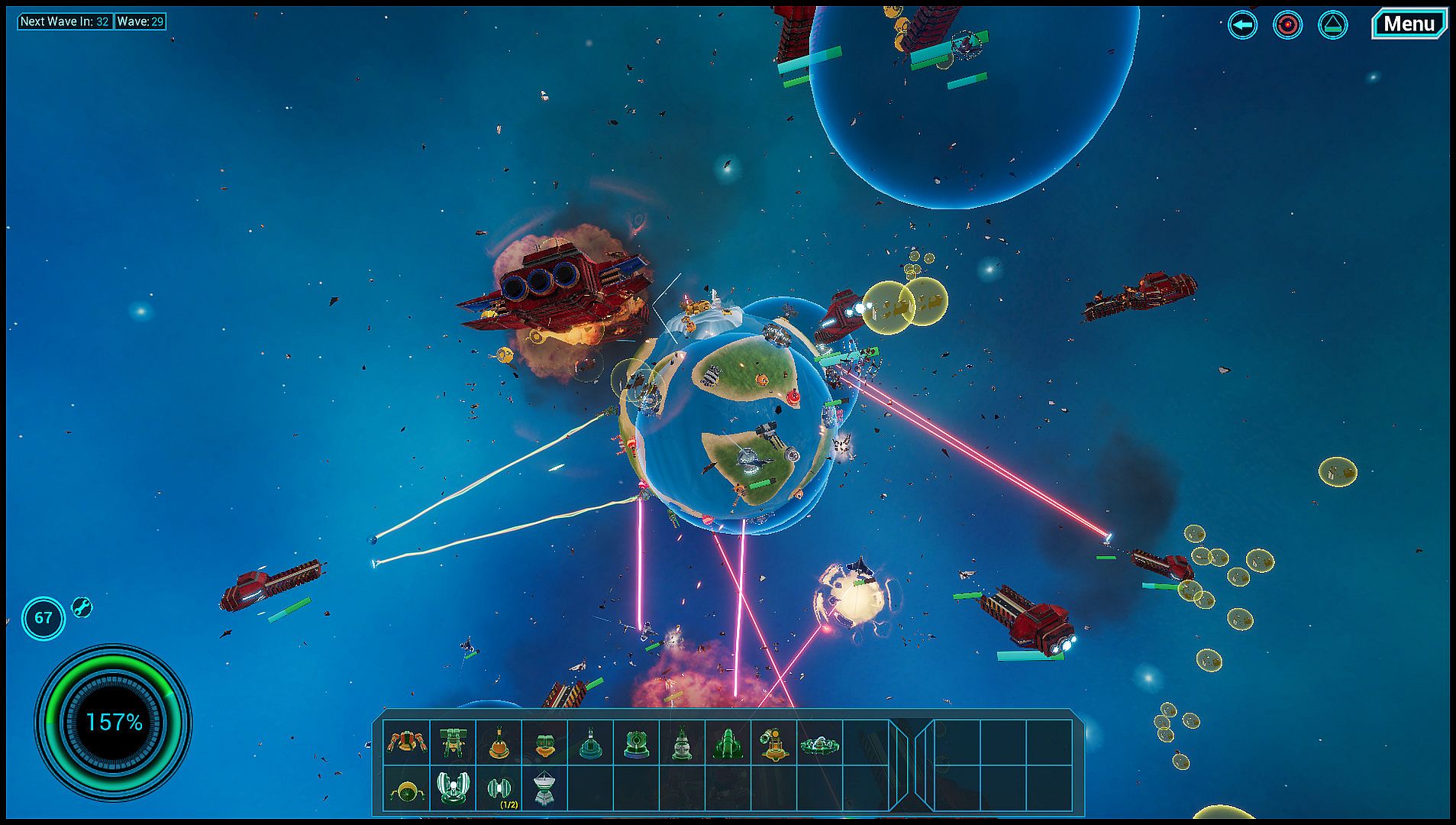The height and width of the screenshot is (825, 1456).
Task: Pick the grey sphere tower with green prongs
Action: (x=682, y=742)
